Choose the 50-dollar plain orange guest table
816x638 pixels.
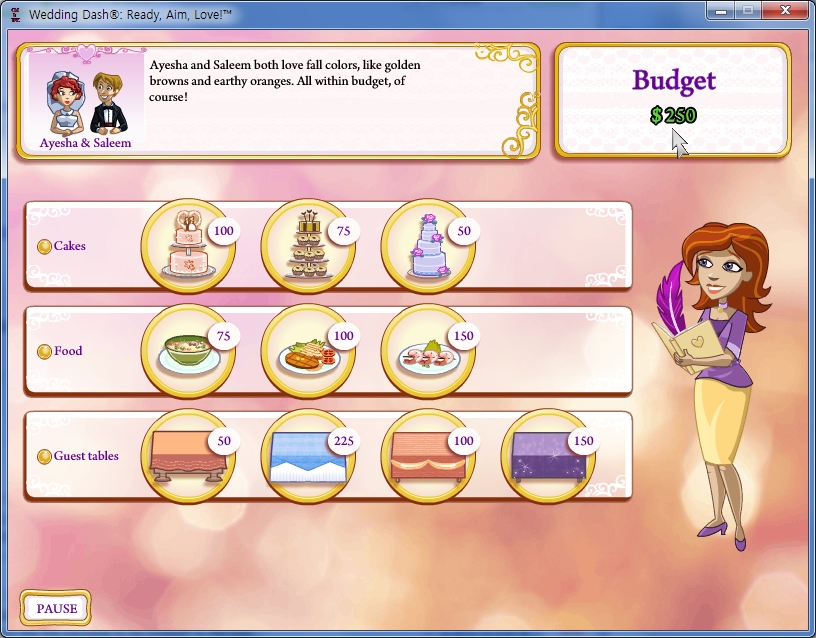[187, 457]
